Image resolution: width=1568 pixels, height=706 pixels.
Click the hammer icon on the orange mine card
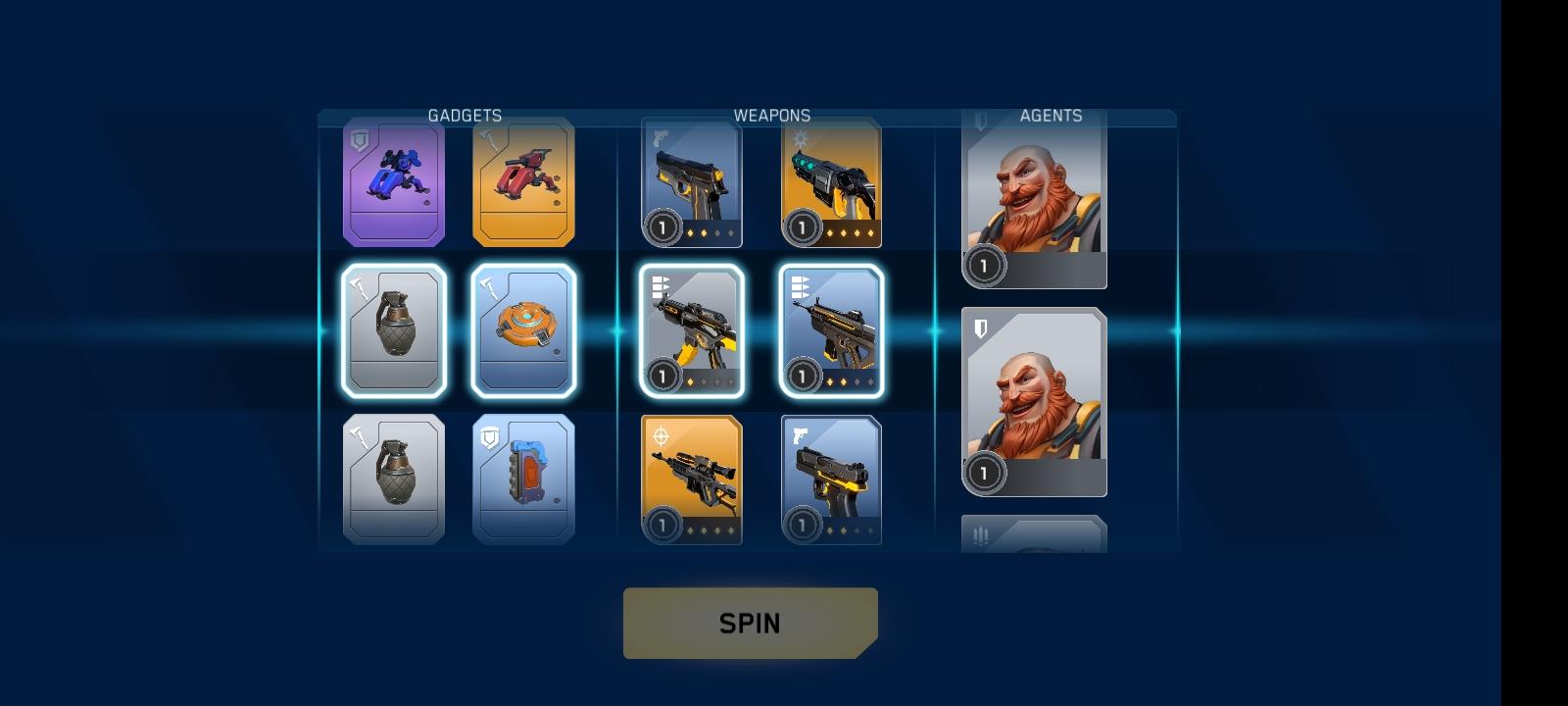pos(486,284)
